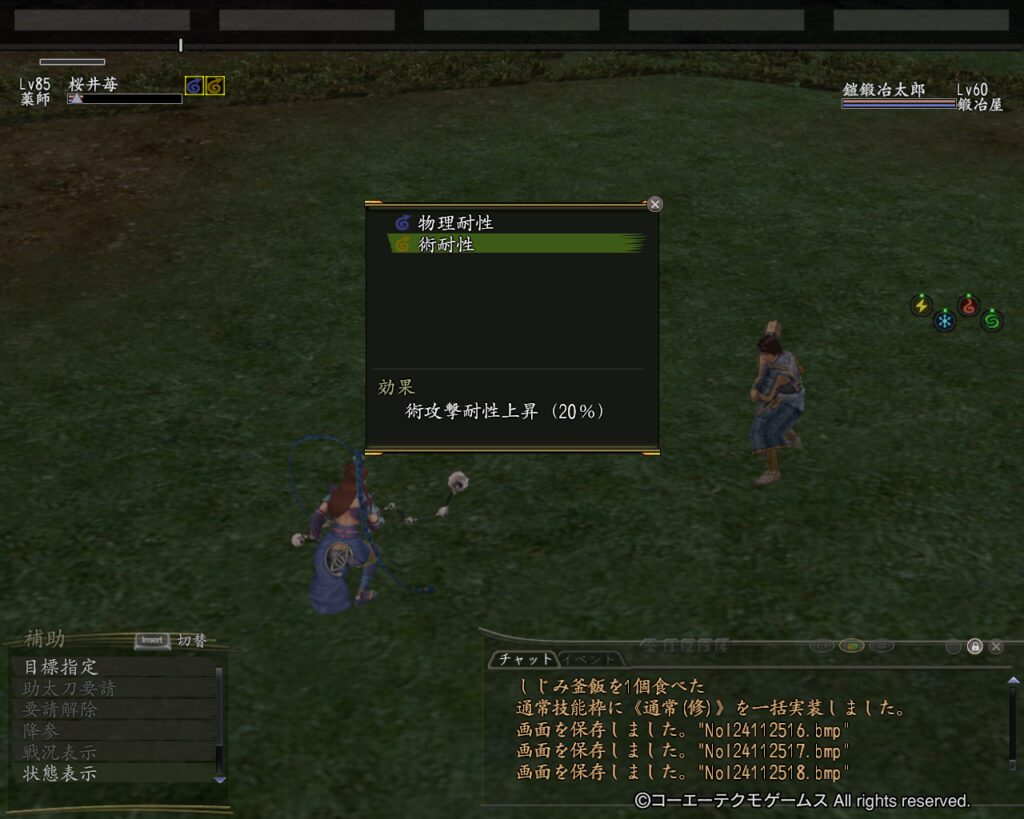Click the green wind swirl element icon
Screen dimensions: 1024x819
click(991, 320)
